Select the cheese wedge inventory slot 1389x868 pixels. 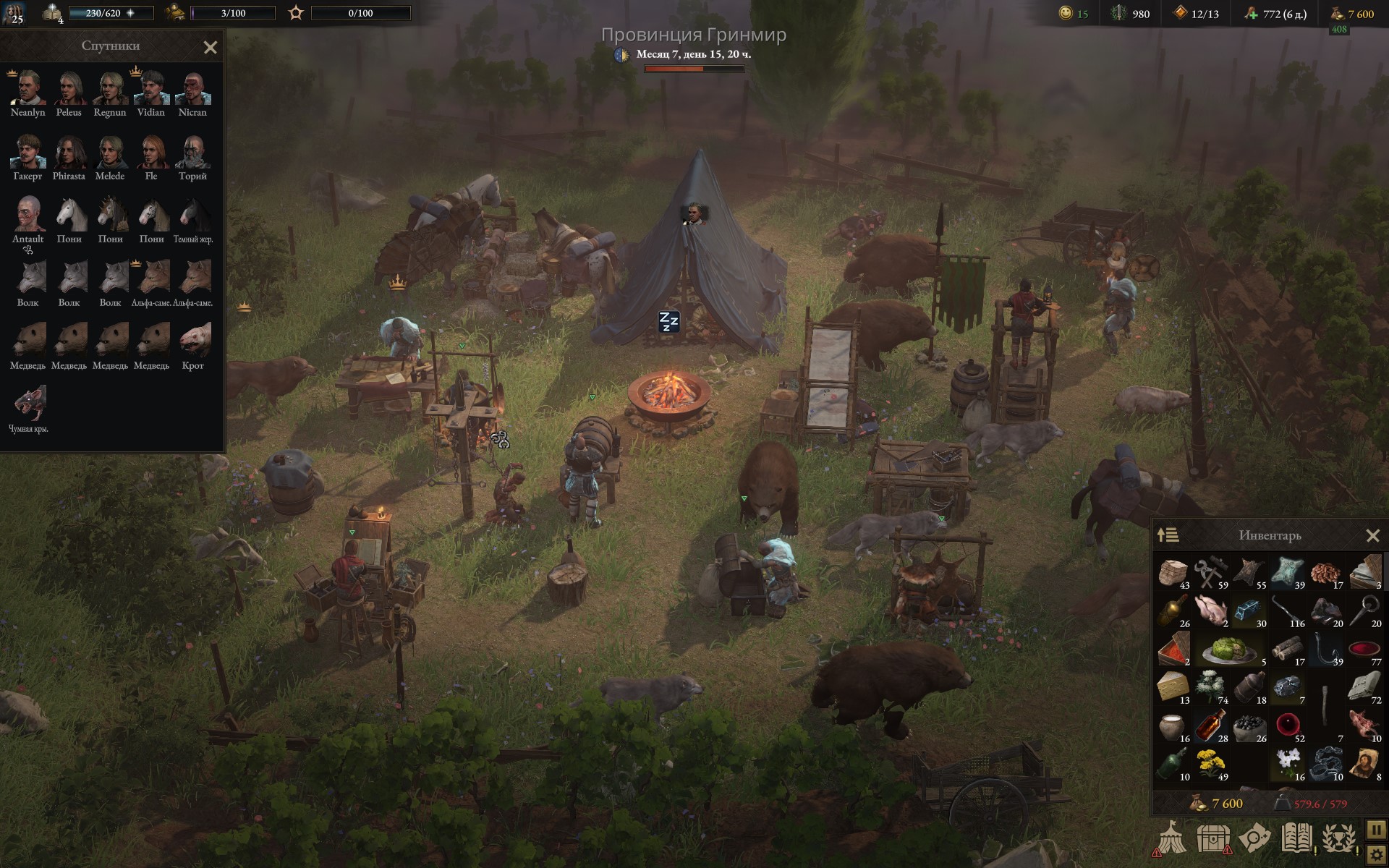(x=1172, y=686)
